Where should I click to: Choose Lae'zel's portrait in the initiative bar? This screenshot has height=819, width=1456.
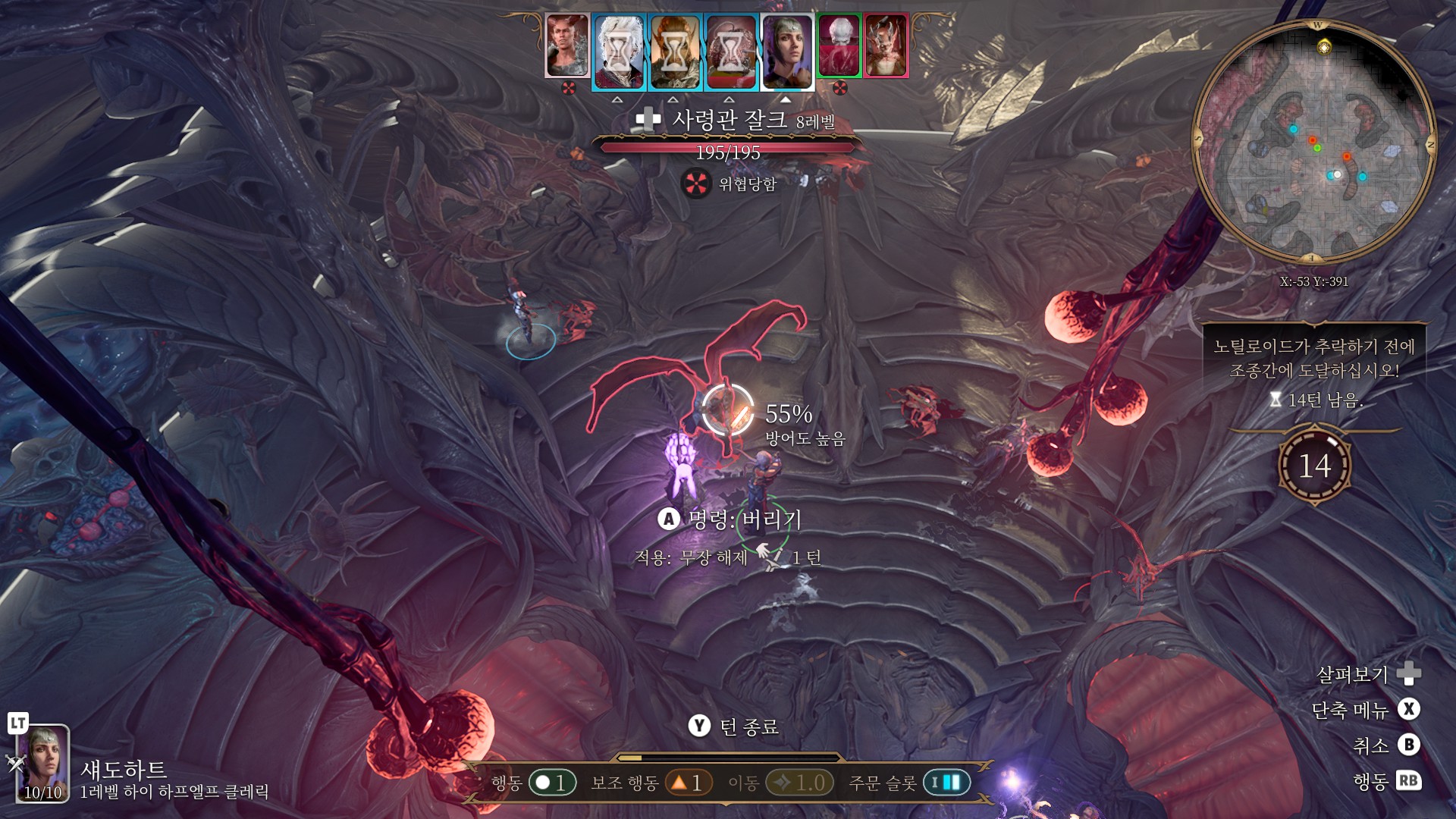click(675, 52)
